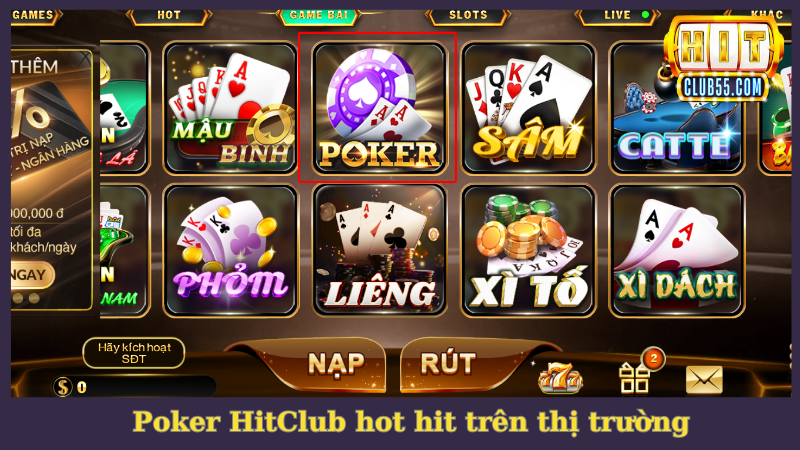Select the Xì Tố game tile

point(527,250)
